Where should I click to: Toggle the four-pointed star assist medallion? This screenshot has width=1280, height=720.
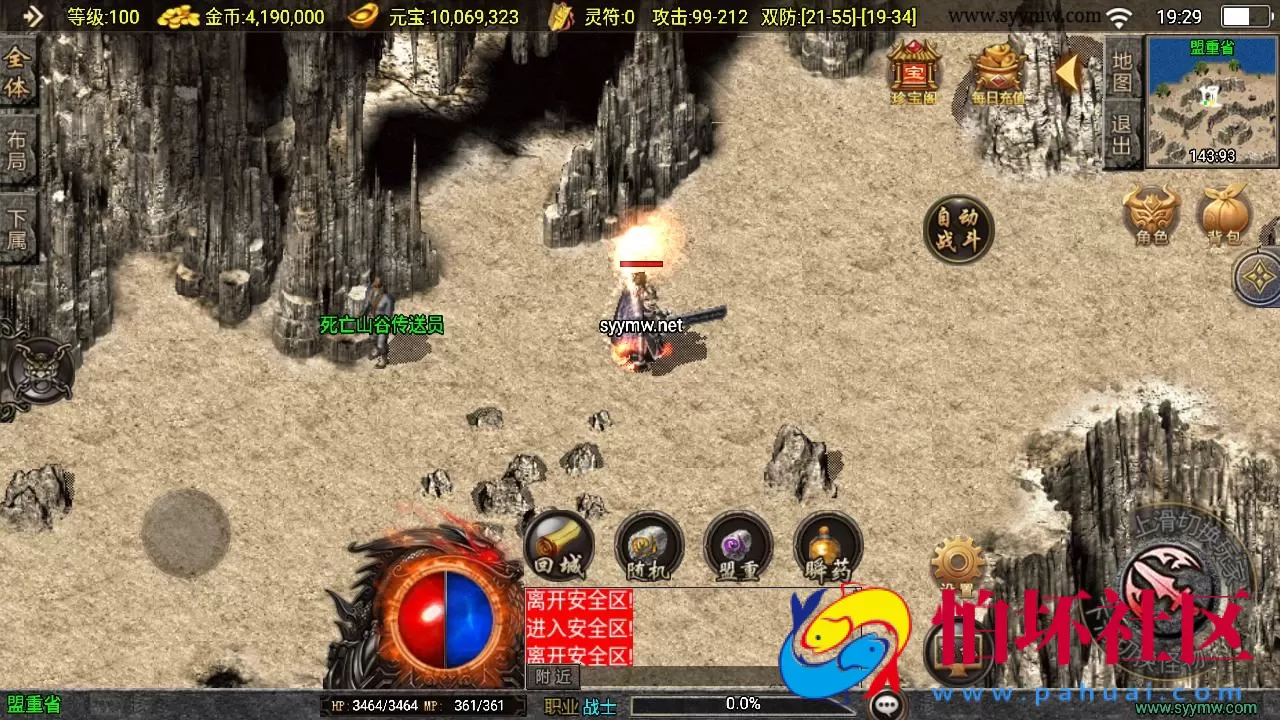click(1256, 278)
